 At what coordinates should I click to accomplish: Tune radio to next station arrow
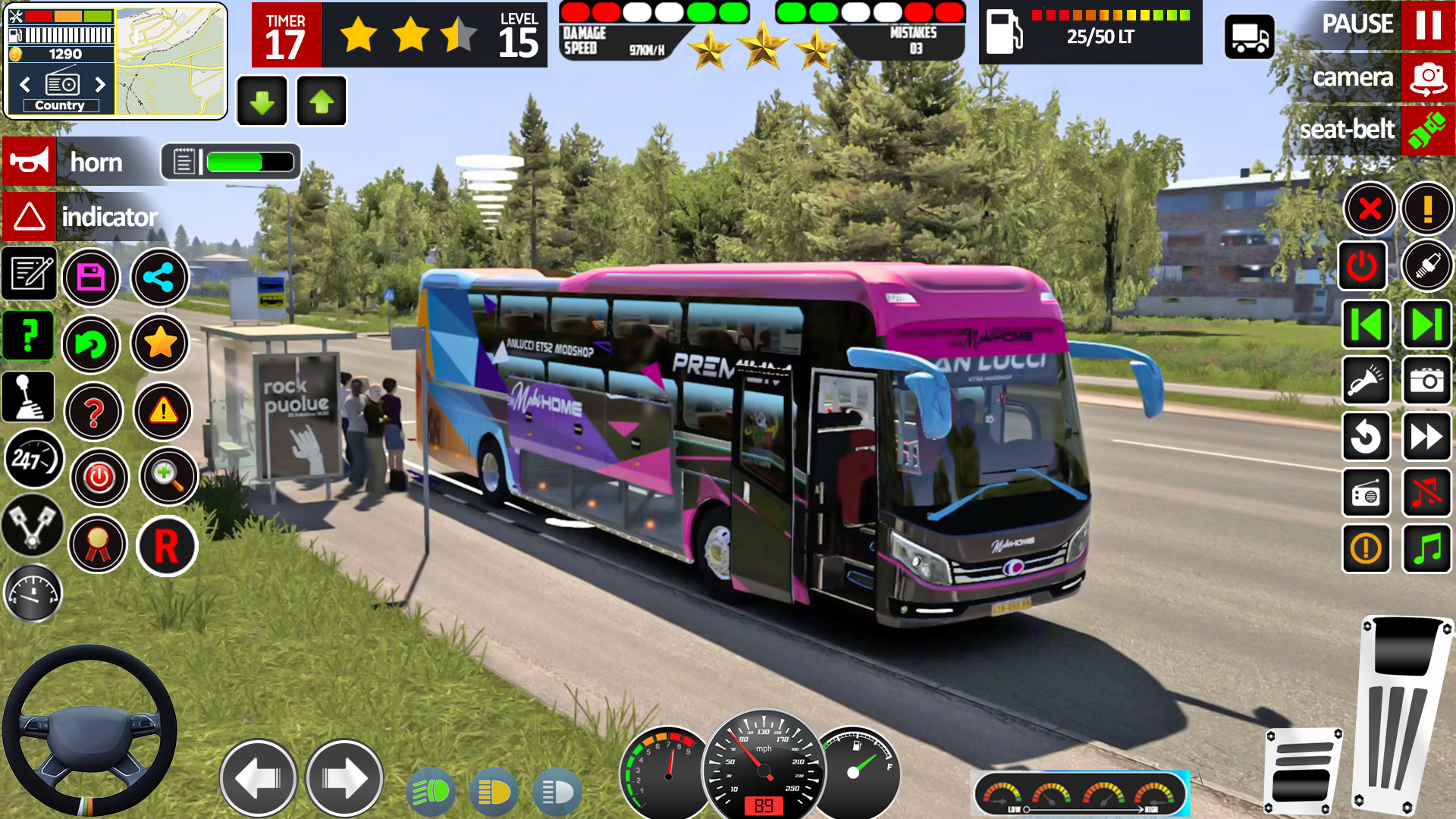(100, 84)
